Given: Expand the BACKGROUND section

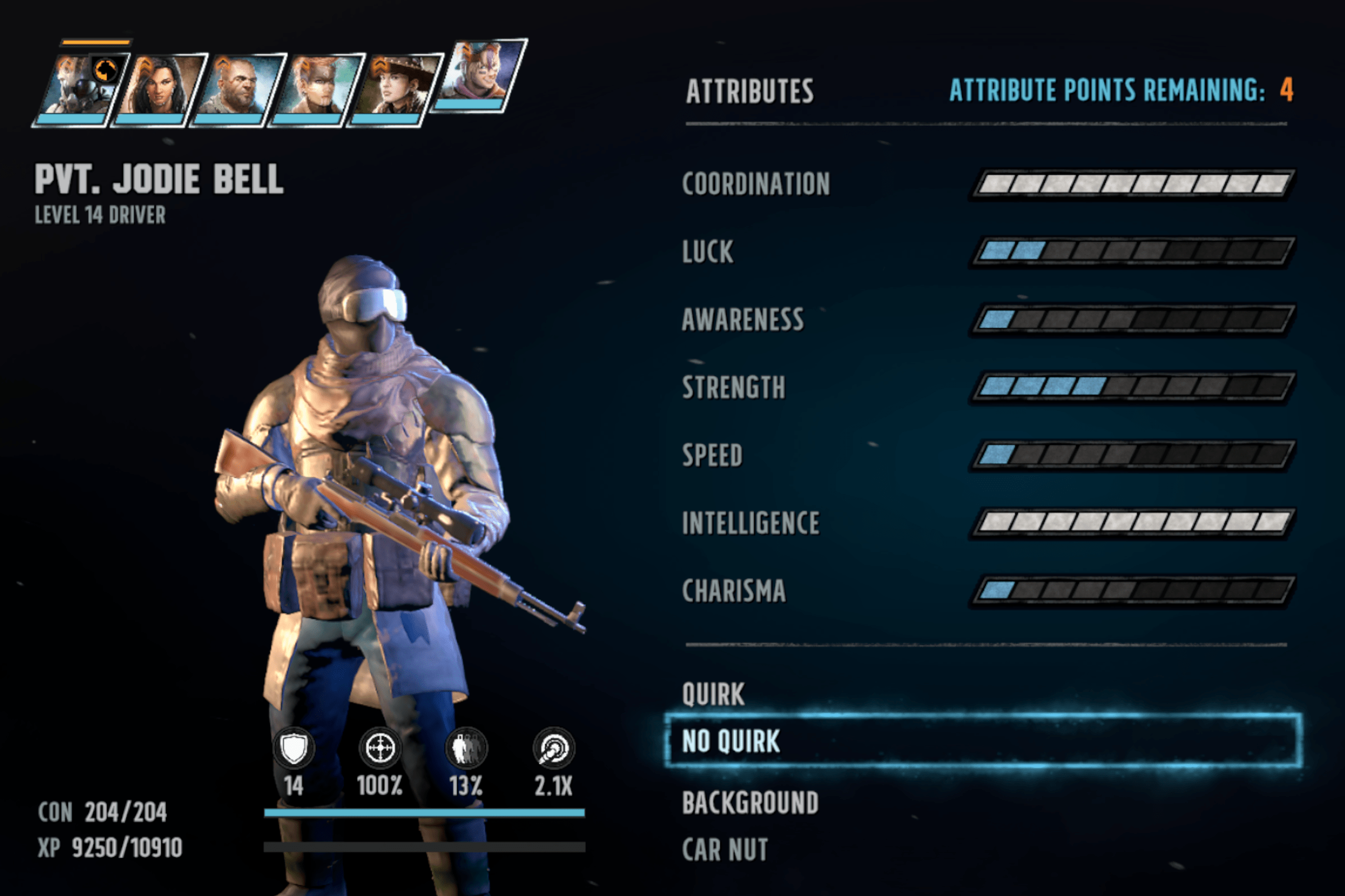Looking at the screenshot, I should 751,802.
